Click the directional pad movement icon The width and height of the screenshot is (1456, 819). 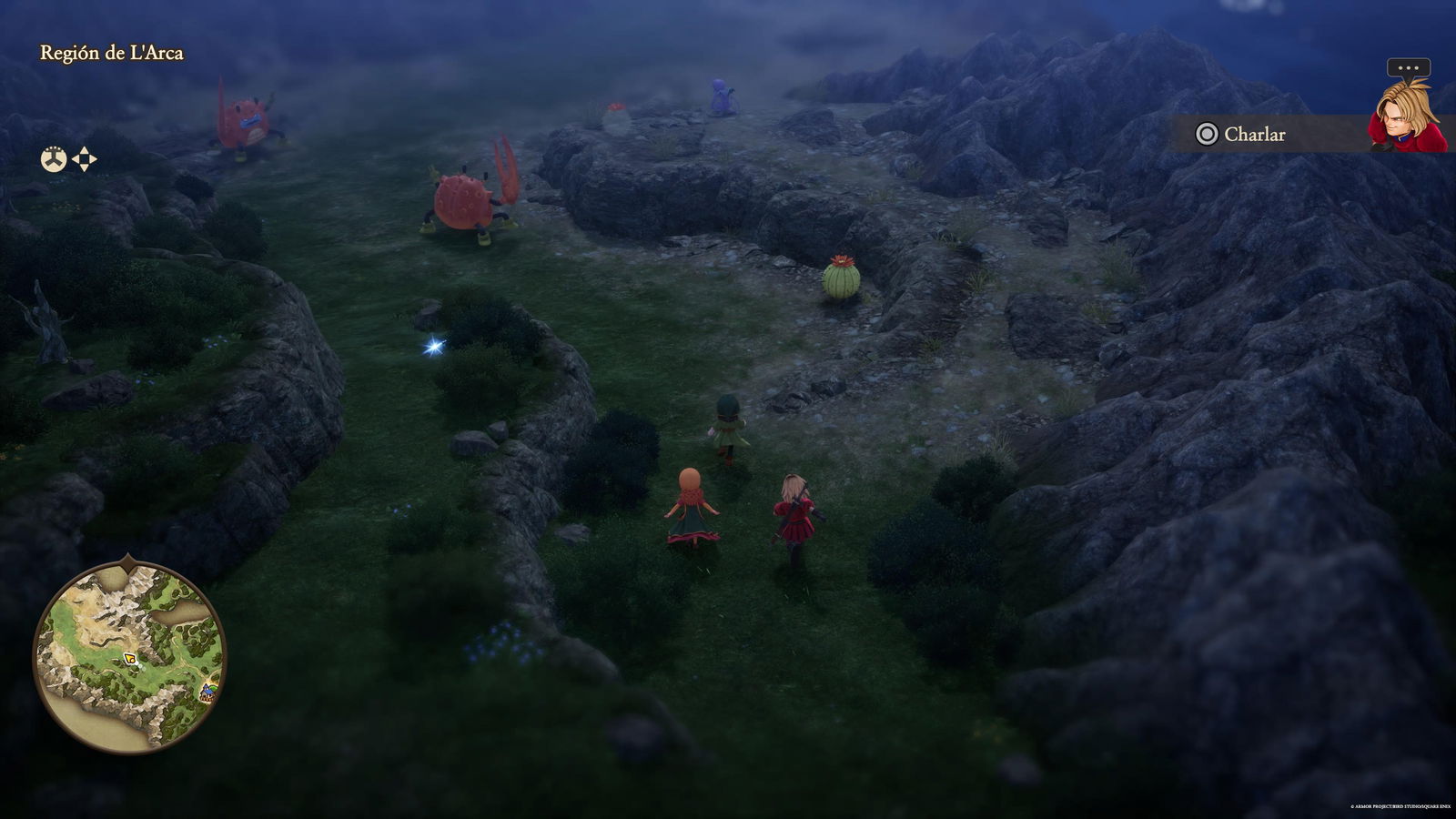coord(86,158)
